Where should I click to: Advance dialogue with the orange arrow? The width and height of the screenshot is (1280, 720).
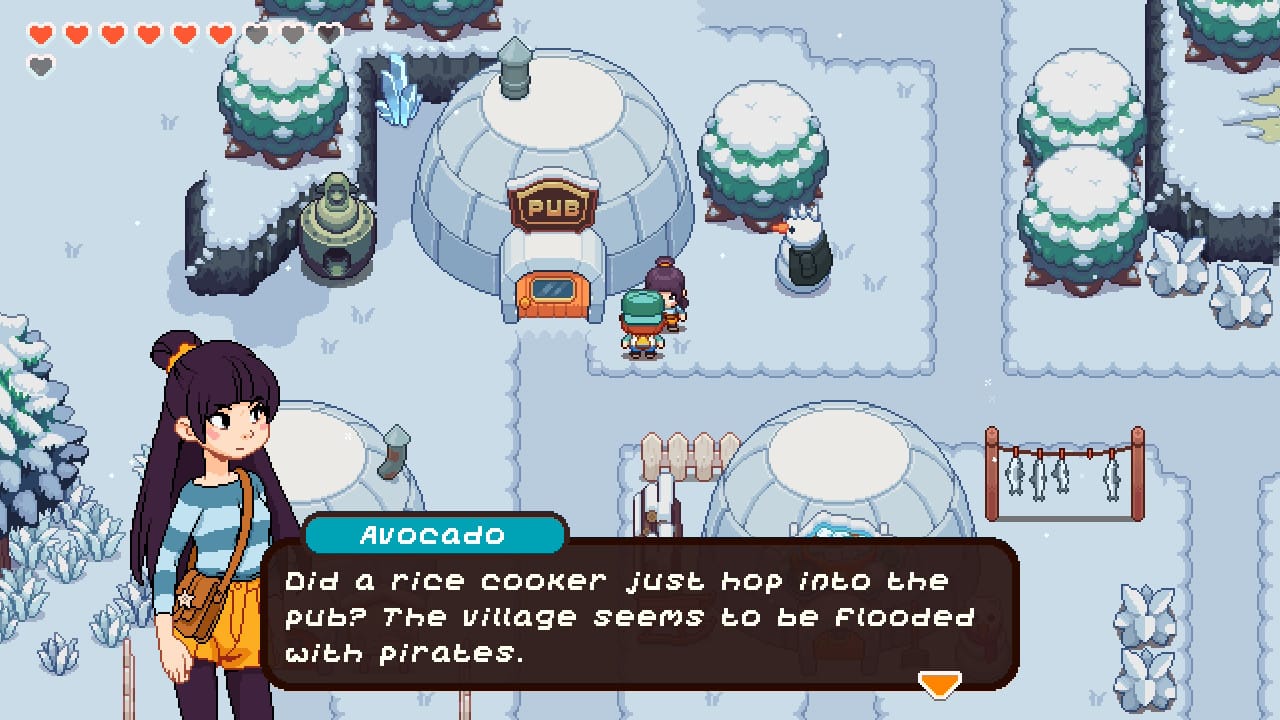coord(939,683)
